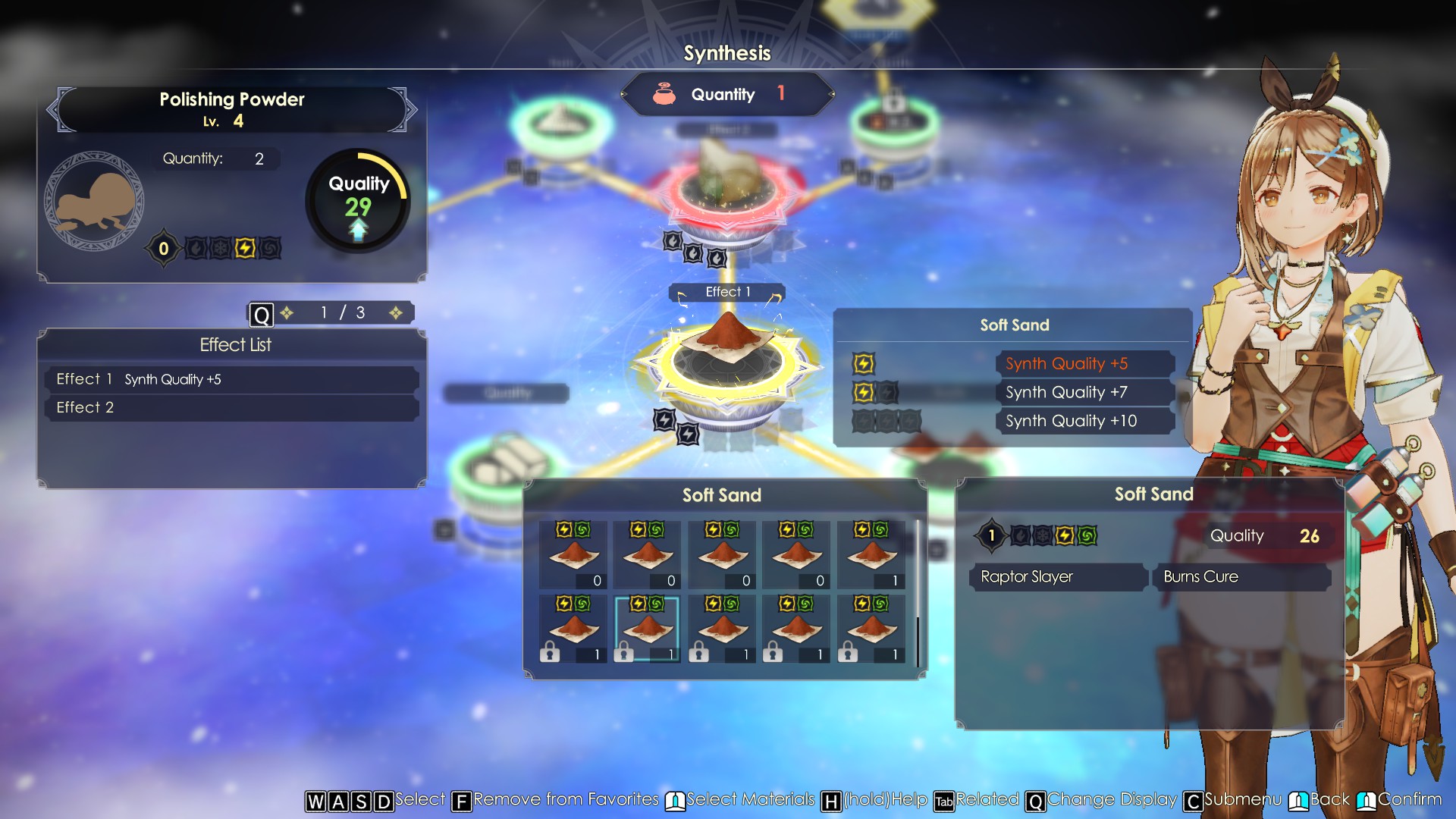Pick the Synth Quality +10 effect row
This screenshot has height=819, width=1456.
click(1084, 422)
